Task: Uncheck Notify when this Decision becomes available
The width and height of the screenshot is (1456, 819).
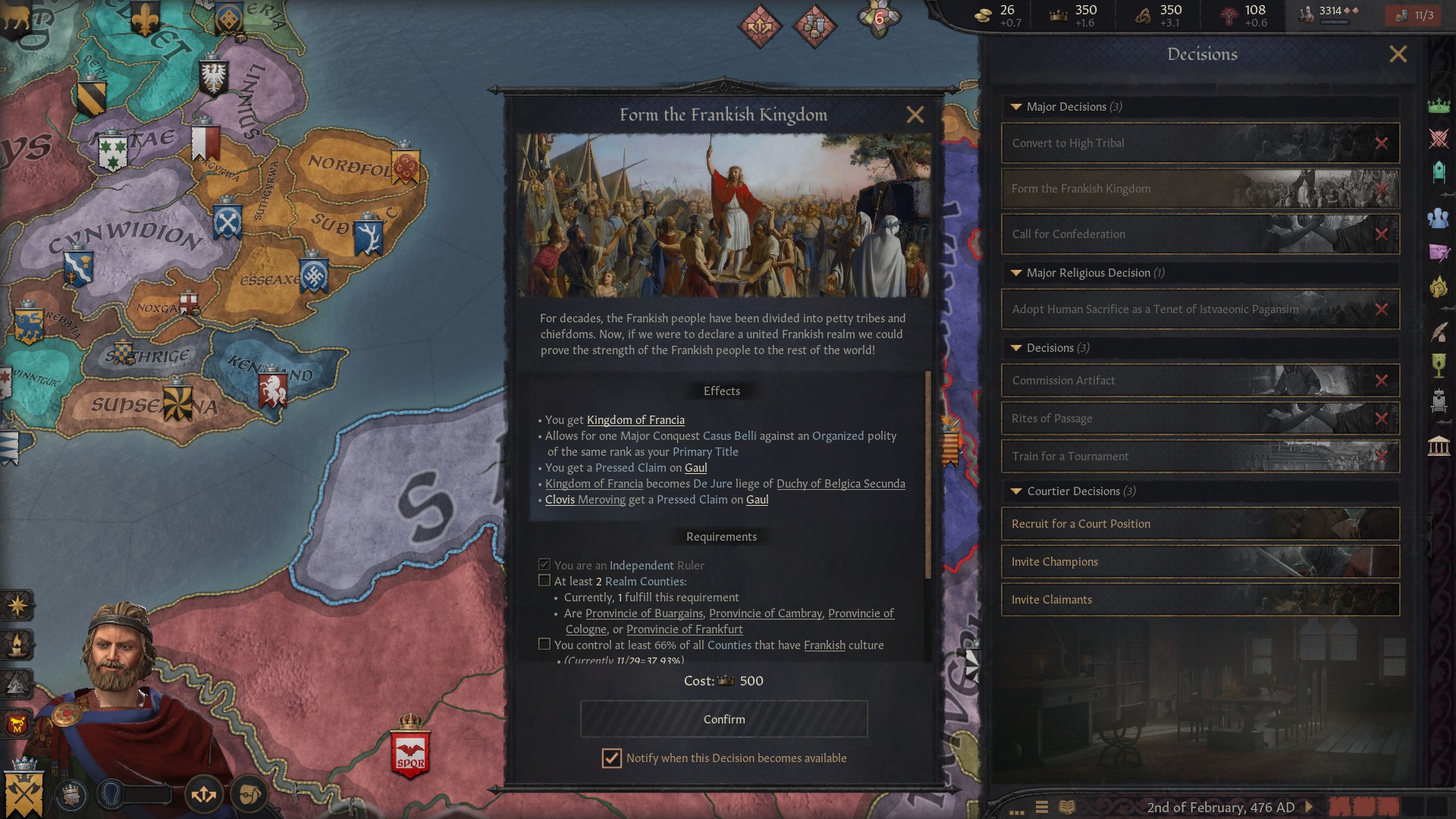Action: click(x=611, y=758)
